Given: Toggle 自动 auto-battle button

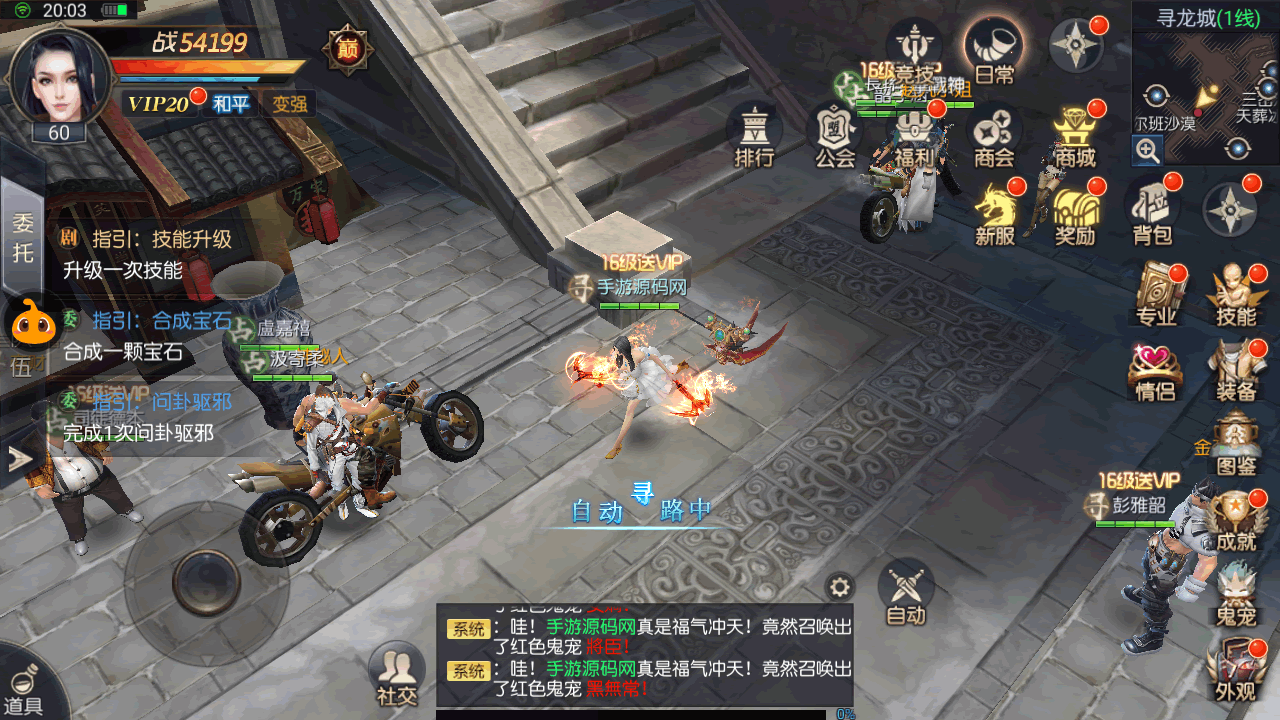Looking at the screenshot, I should click(x=906, y=592).
